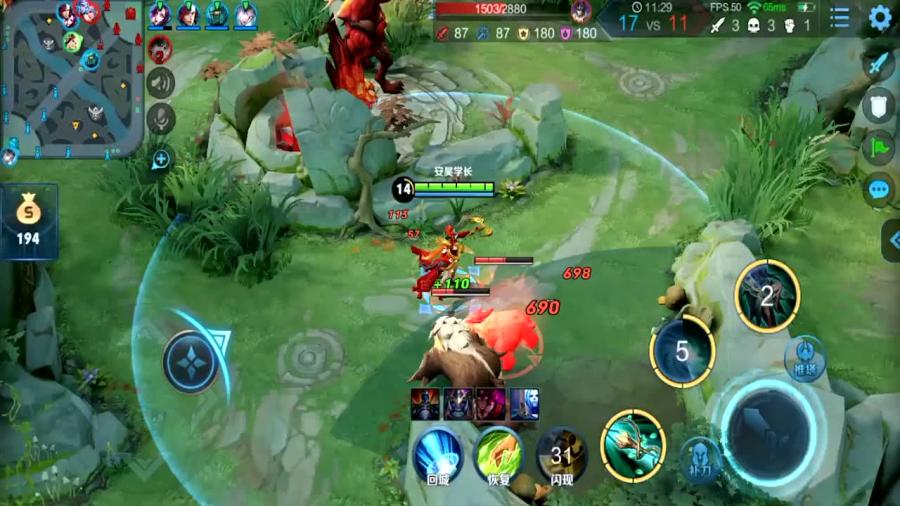The width and height of the screenshot is (900, 506).
Task: Send the green flag gather signal
Action: [x=878, y=147]
